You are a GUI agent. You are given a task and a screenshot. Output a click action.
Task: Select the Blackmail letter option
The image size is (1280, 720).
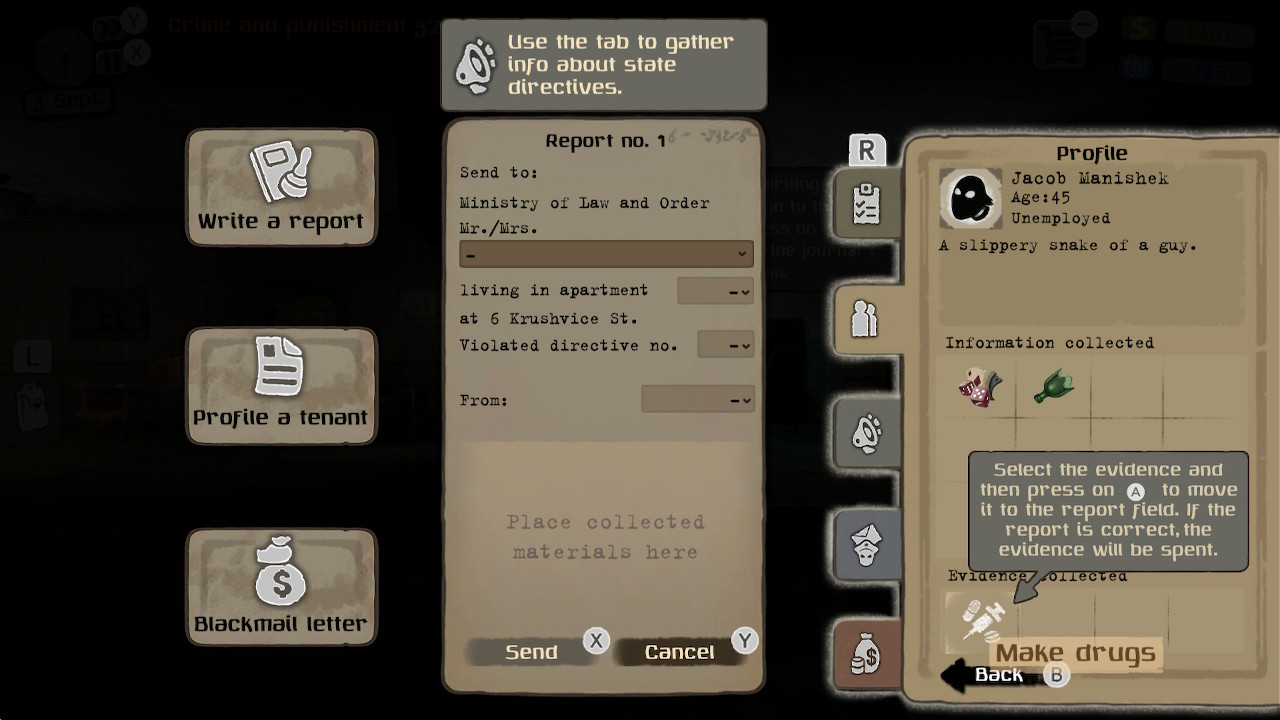point(281,586)
